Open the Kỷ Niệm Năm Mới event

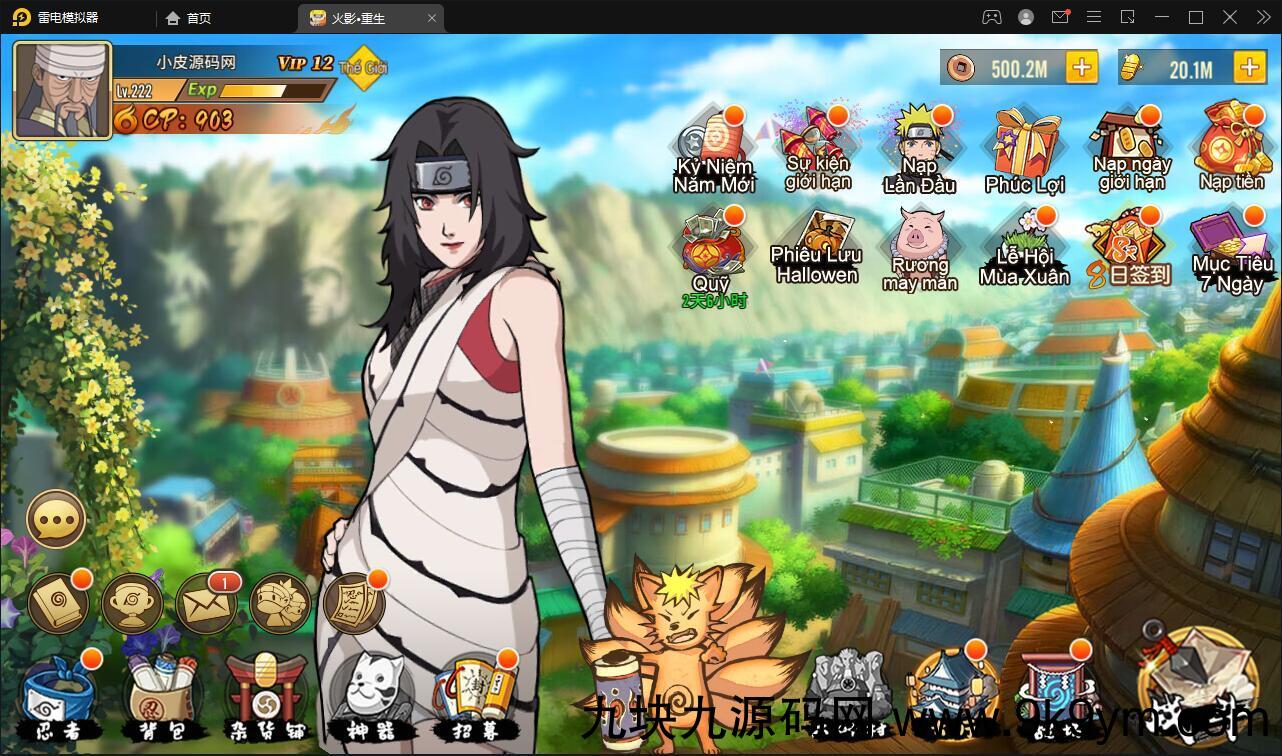click(x=713, y=151)
